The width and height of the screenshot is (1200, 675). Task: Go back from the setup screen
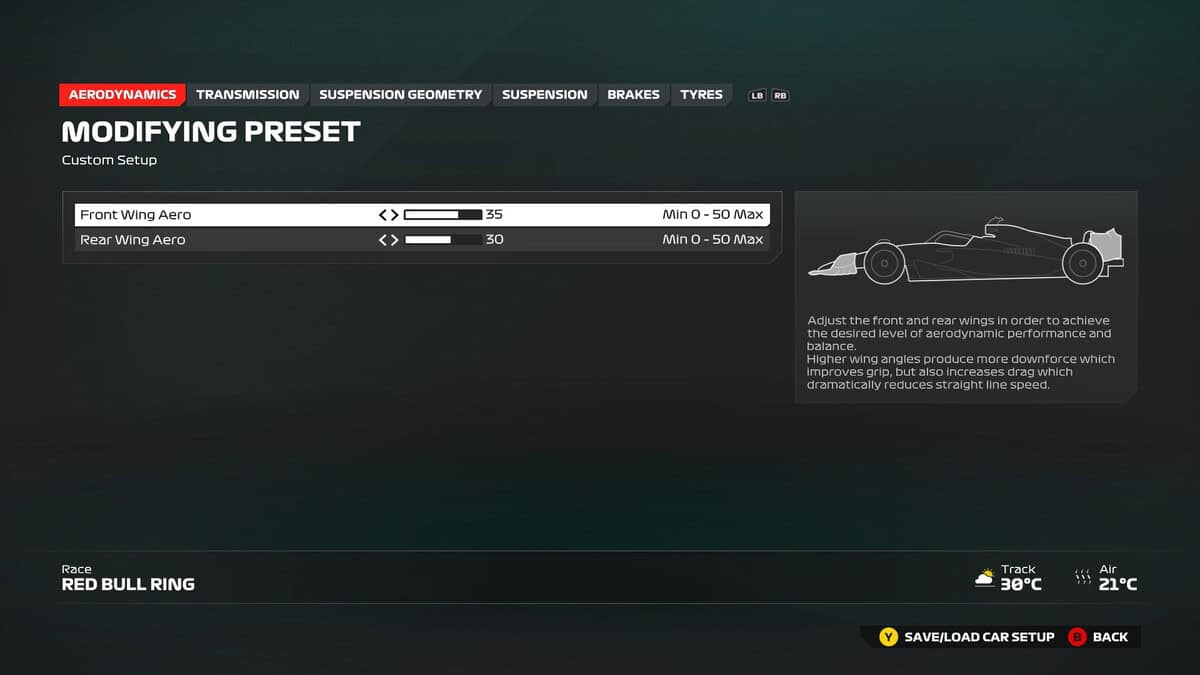(x=1098, y=637)
